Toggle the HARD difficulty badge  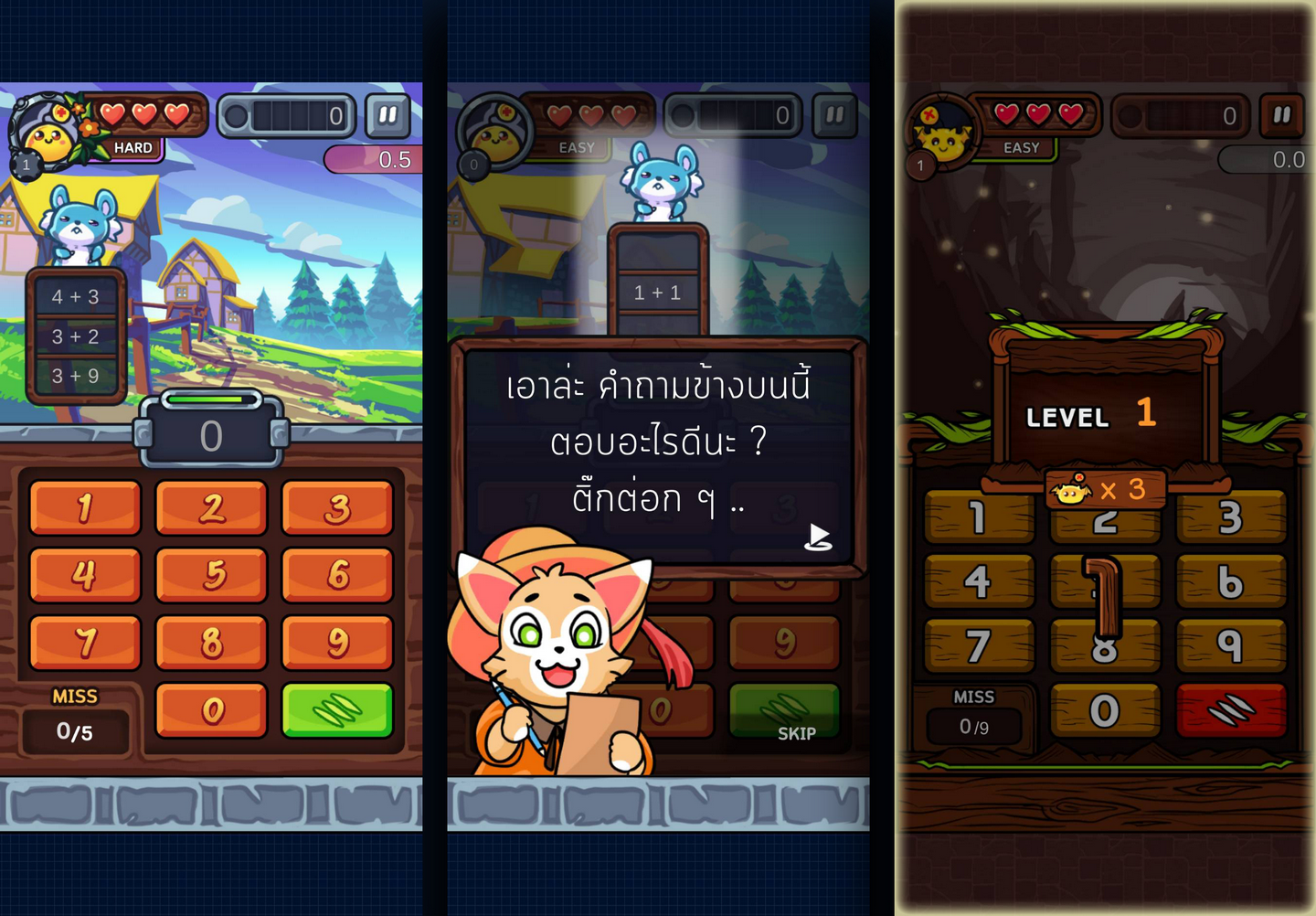pyautogui.click(x=132, y=146)
